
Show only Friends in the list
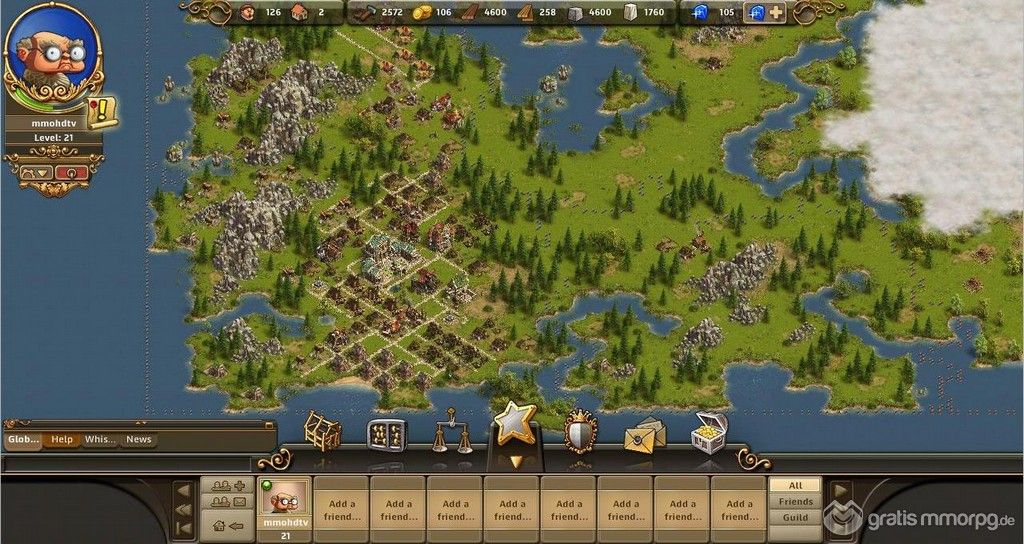coord(796,502)
